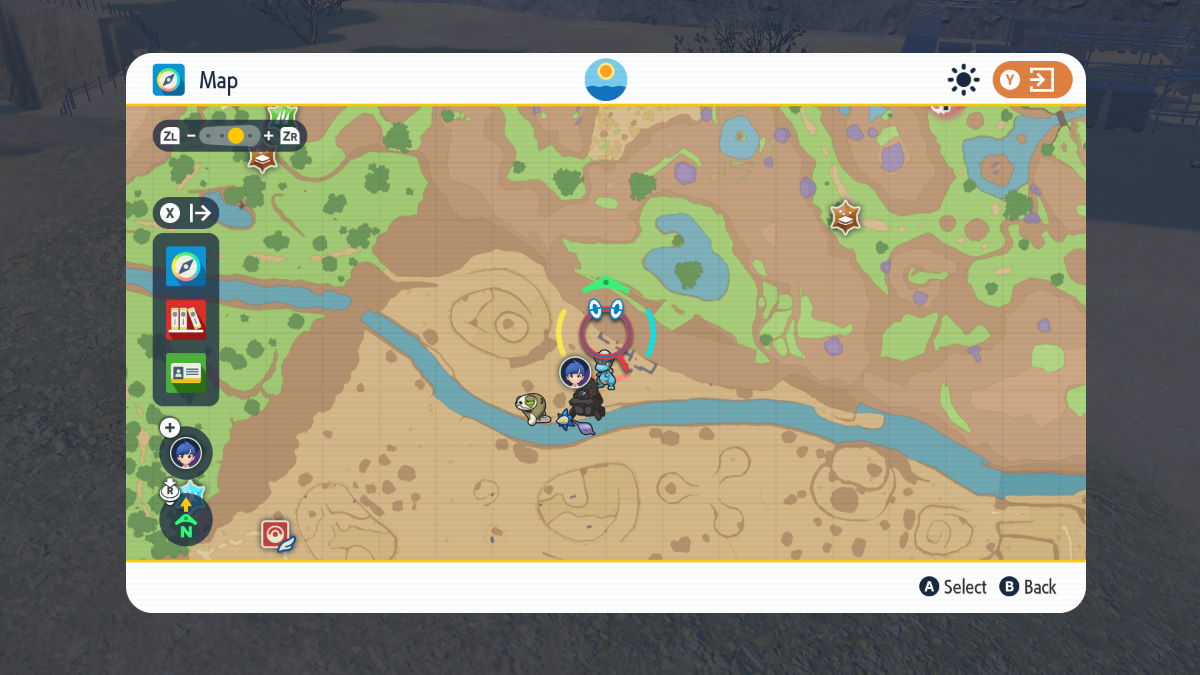Open the compass Map app in the sidebar
Screen dimensions: 1200x675
pos(186,267)
